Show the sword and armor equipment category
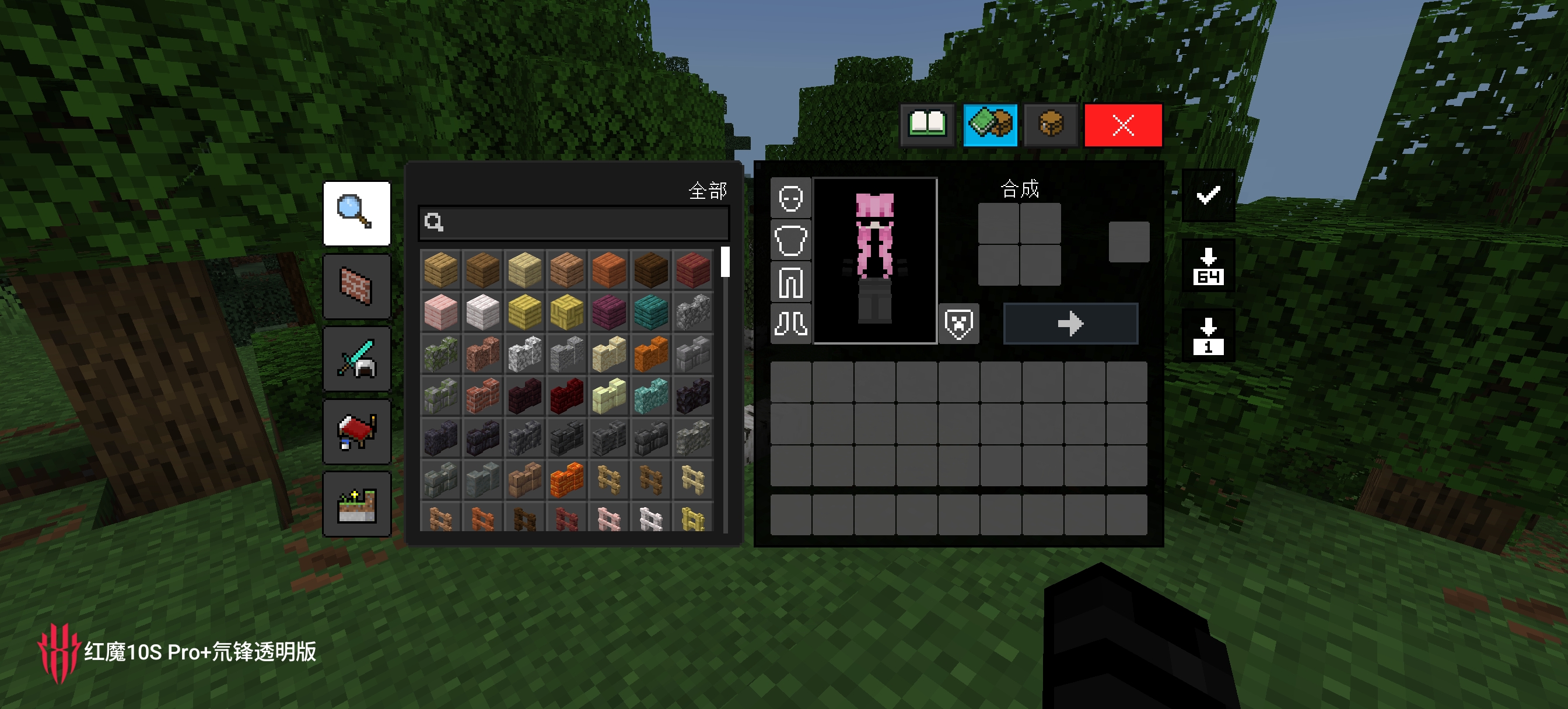This screenshot has height=709, width=1568. click(356, 359)
